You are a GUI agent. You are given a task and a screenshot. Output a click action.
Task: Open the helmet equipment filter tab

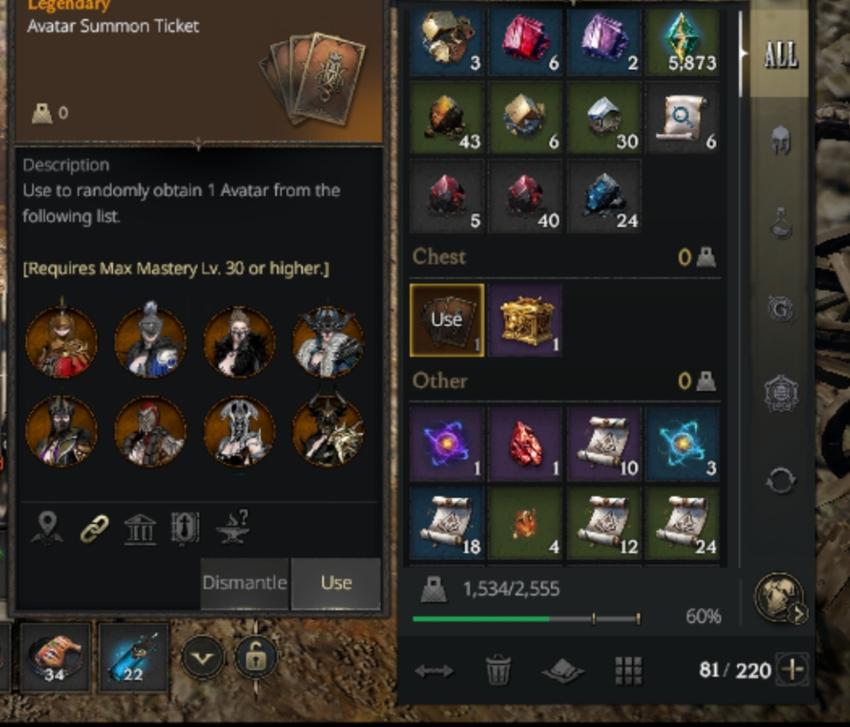780,141
